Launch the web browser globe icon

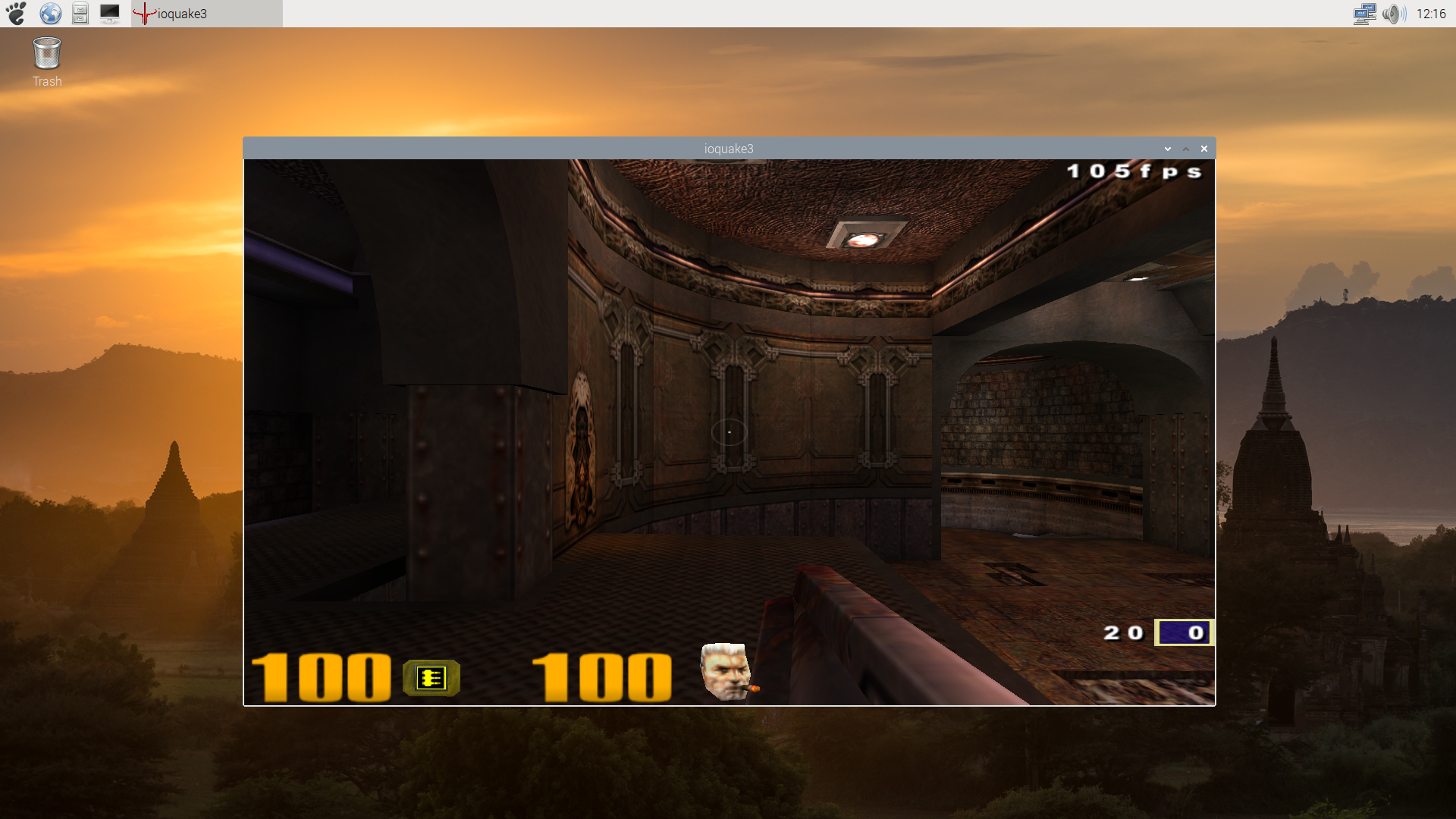49,13
